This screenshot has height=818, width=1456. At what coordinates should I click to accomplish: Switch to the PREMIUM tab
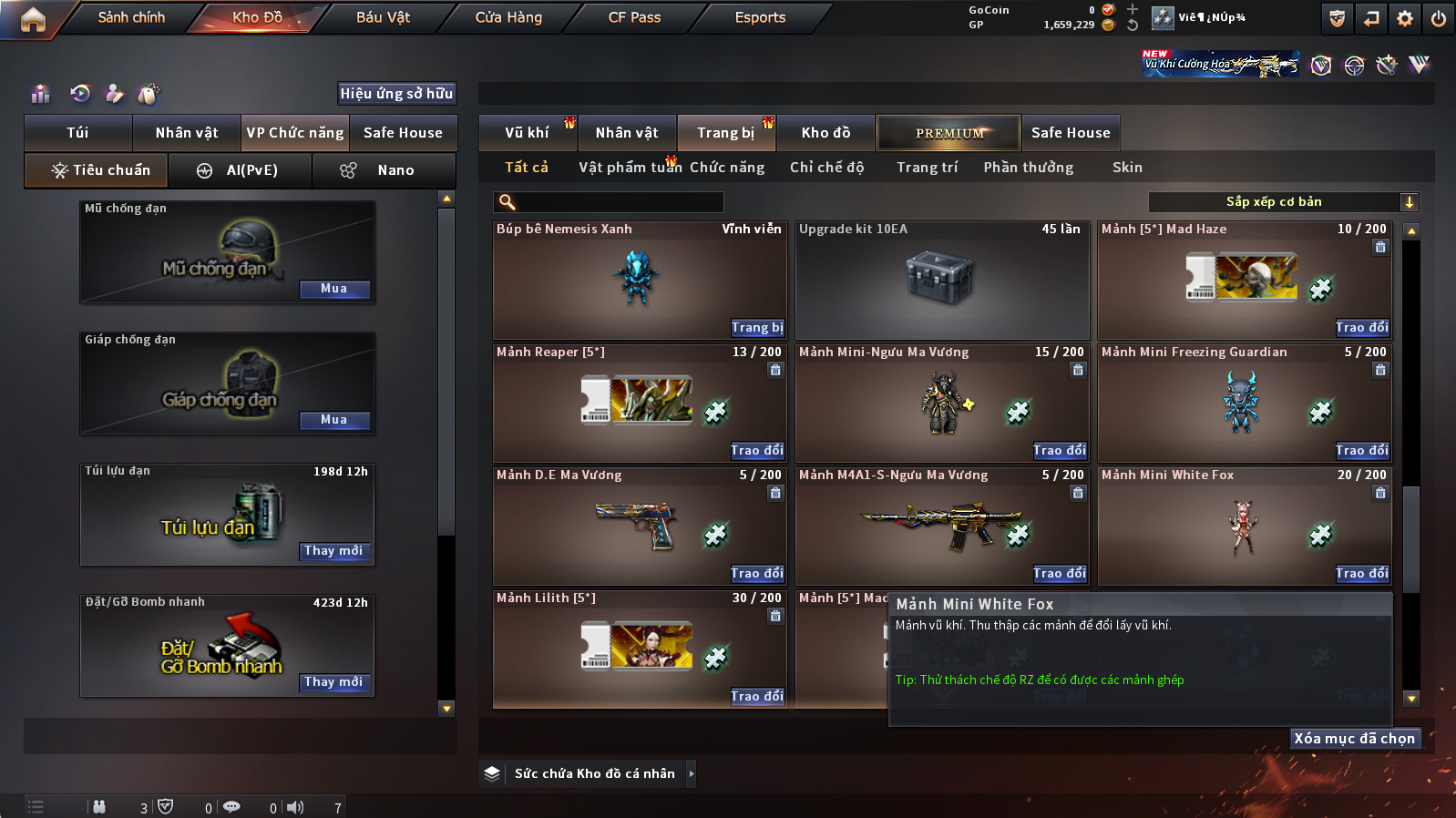point(948,133)
